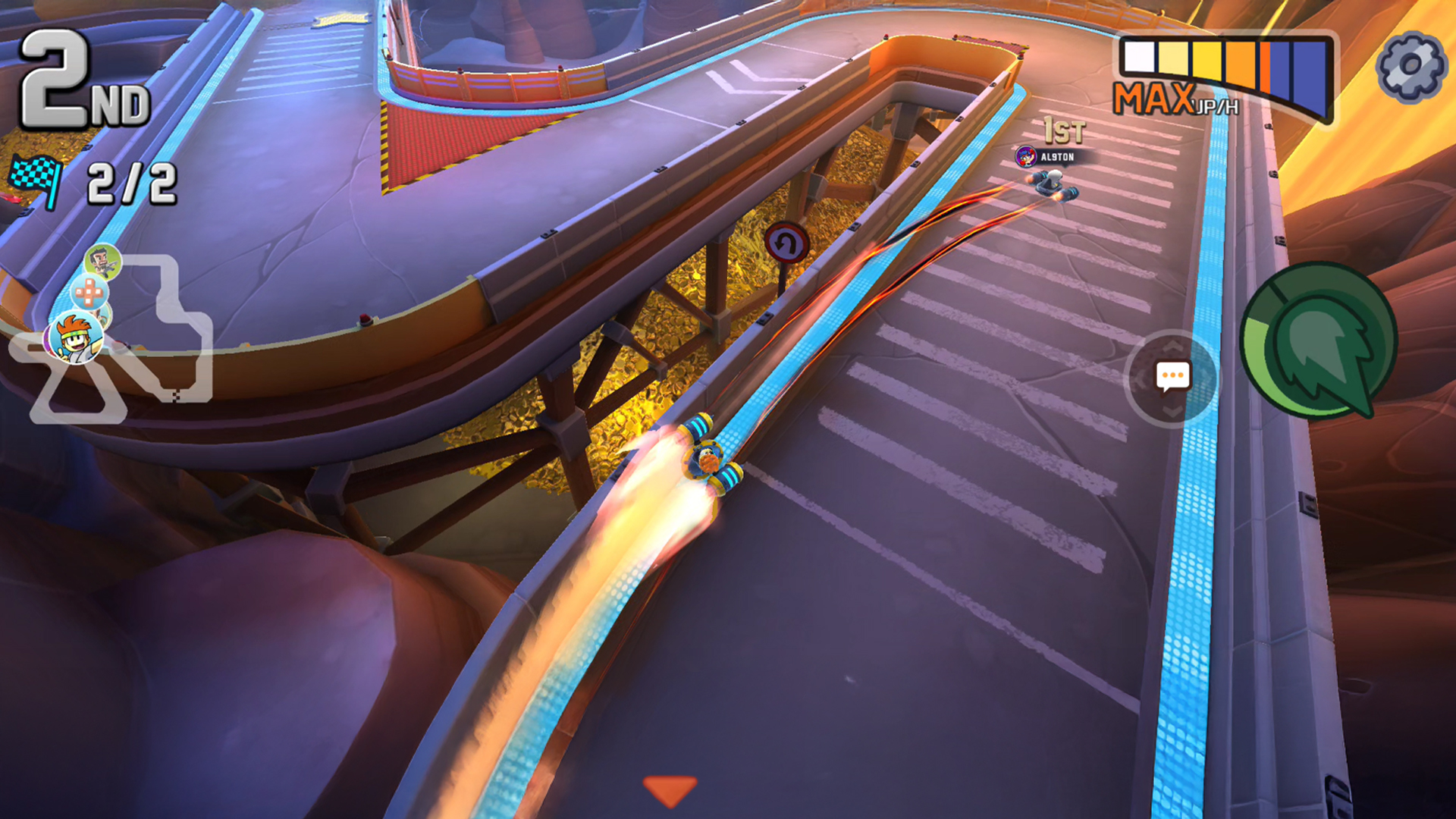The width and height of the screenshot is (1456, 819).
Task: Tap ALSTON's player profile badge
Action: point(1025,156)
